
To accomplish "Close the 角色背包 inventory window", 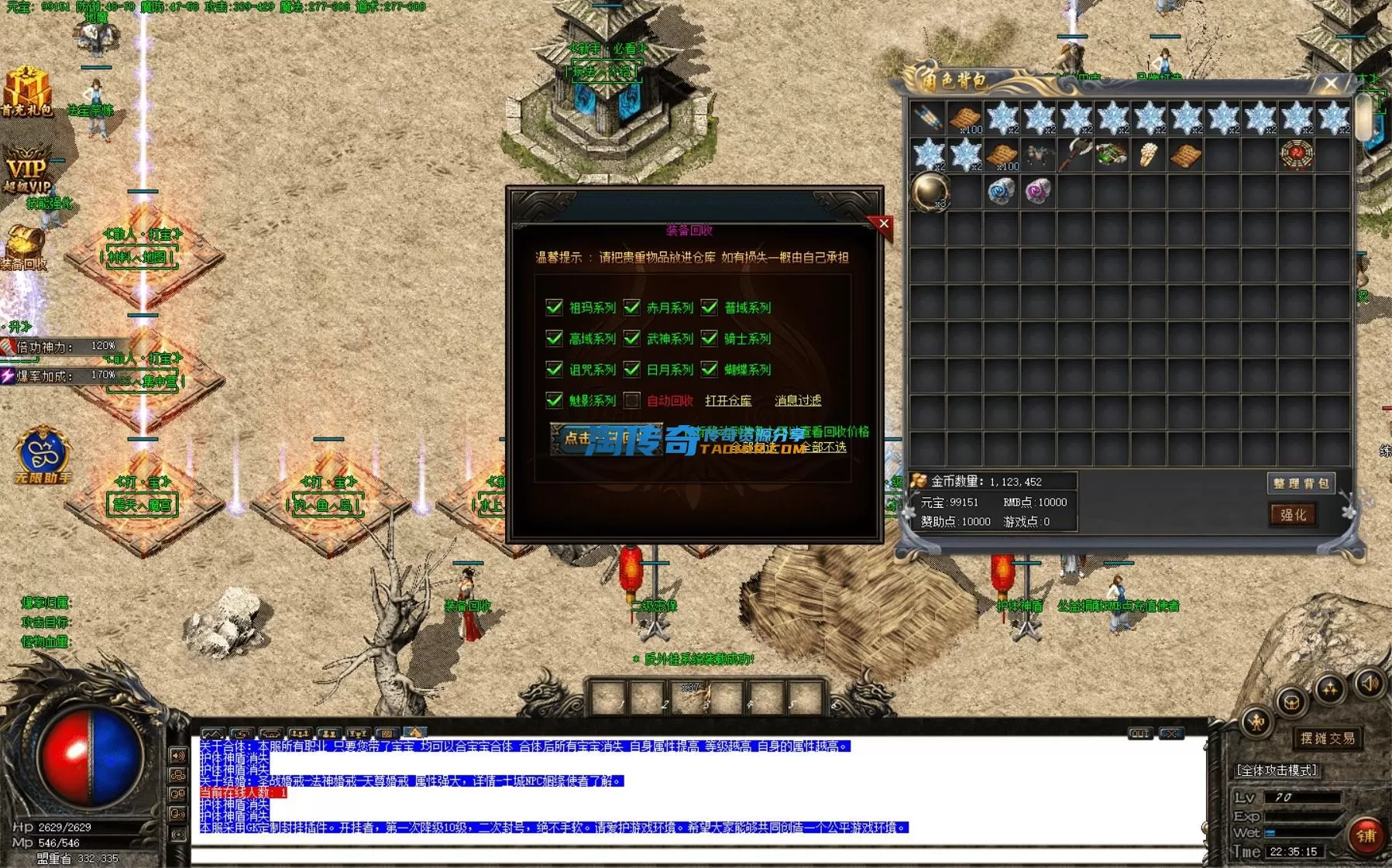I will click(x=1331, y=83).
